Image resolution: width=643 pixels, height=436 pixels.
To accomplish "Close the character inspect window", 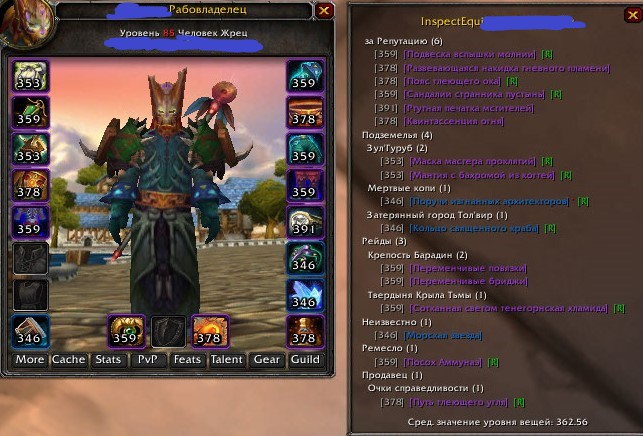I will point(323,11).
